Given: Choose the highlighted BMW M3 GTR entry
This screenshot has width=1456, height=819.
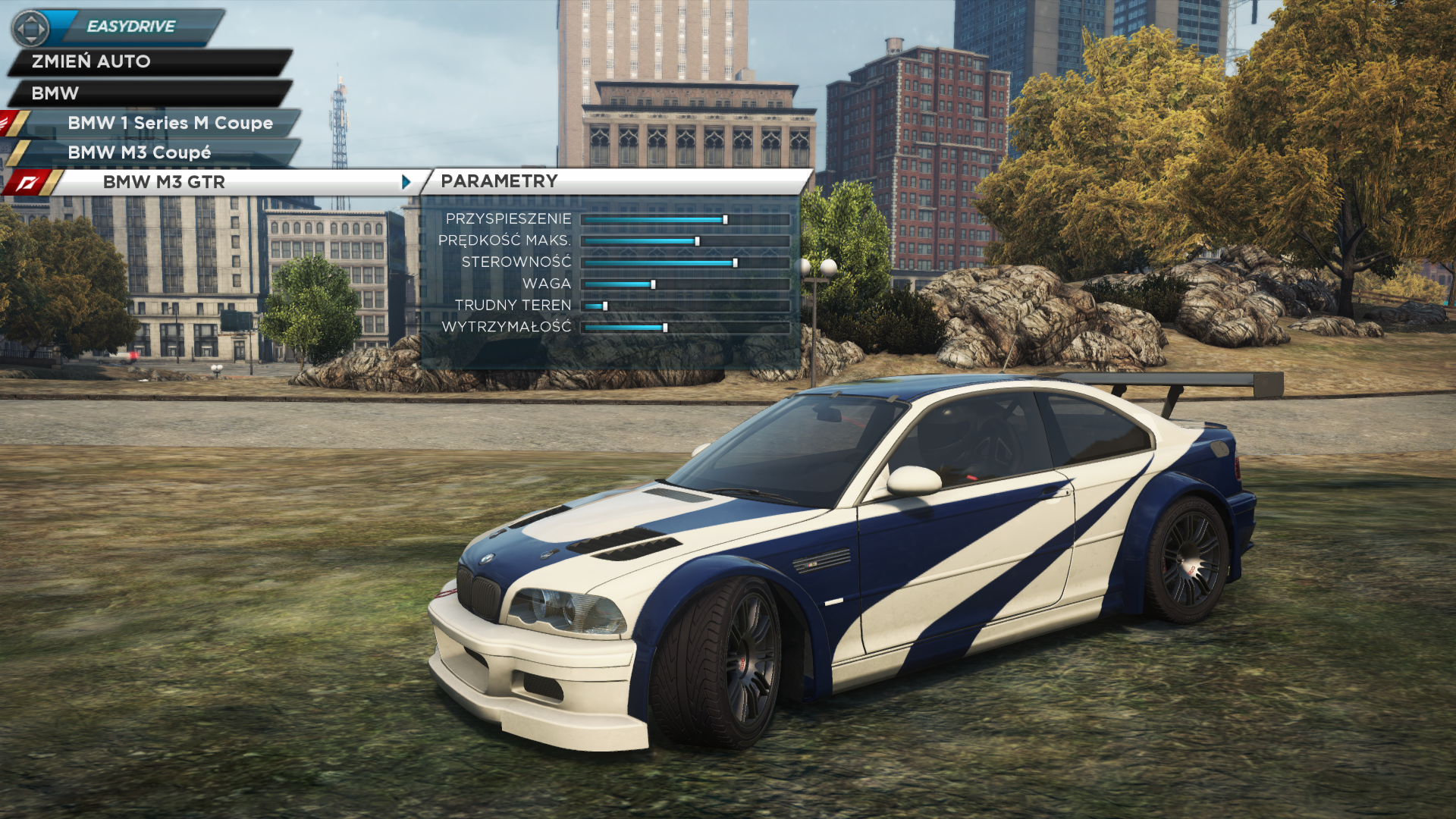Looking at the screenshot, I should 227,182.
